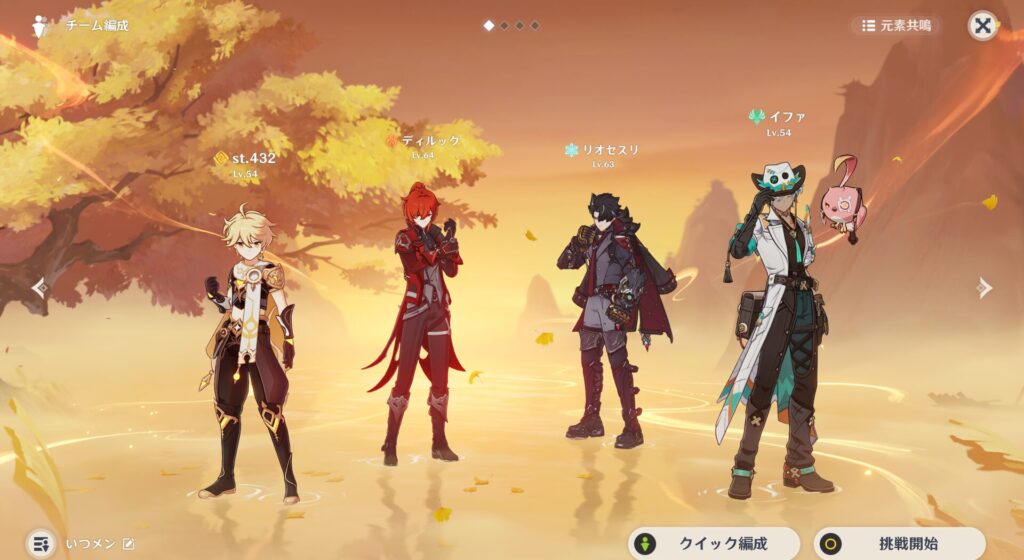Switch to the previous team with left arrow
The width and height of the screenshot is (1024, 560).
pyautogui.click(x=39, y=288)
